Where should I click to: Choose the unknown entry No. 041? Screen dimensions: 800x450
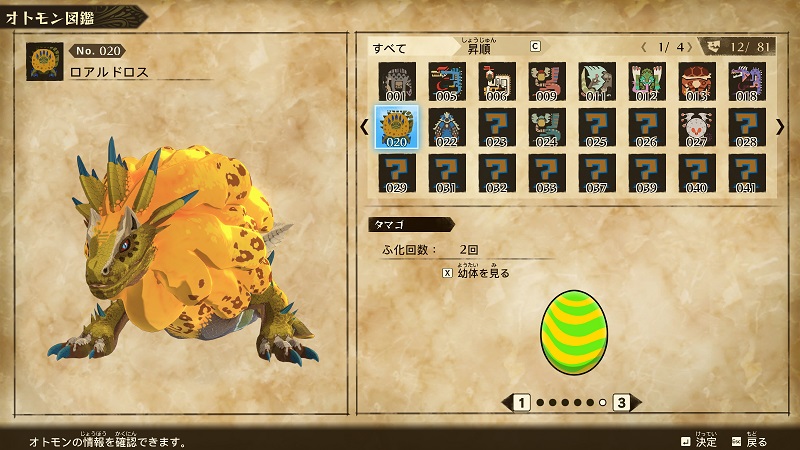click(x=747, y=172)
